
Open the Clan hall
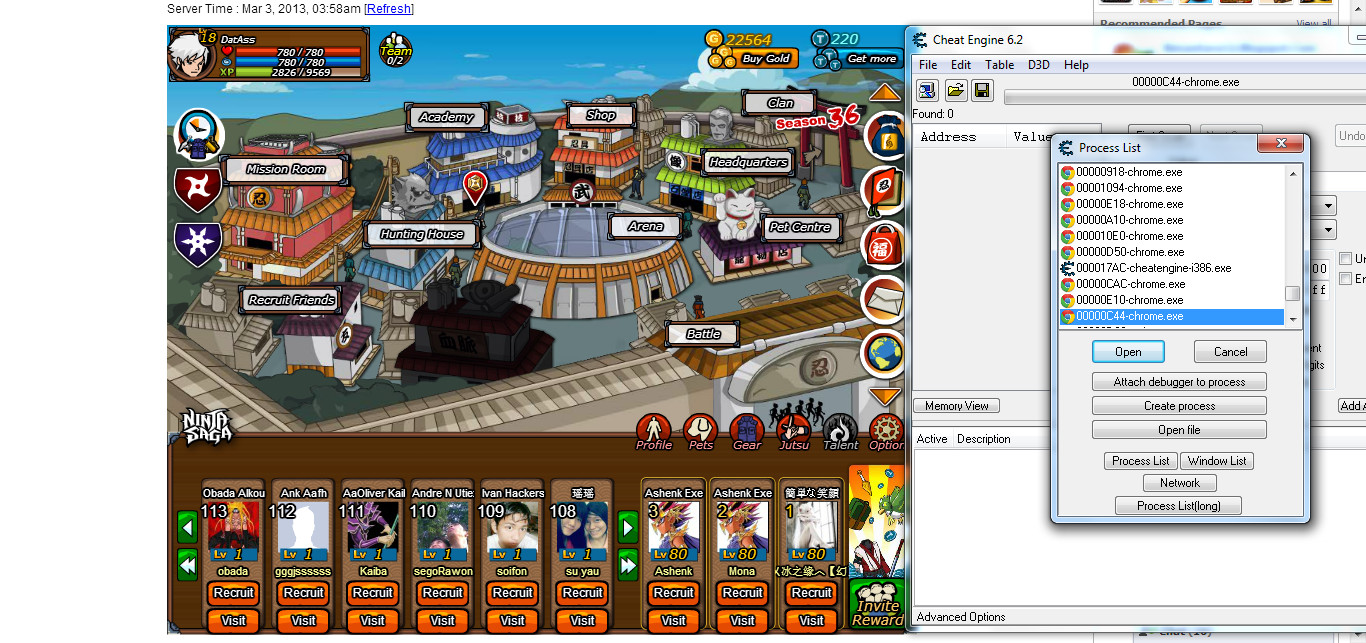(x=780, y=103)
